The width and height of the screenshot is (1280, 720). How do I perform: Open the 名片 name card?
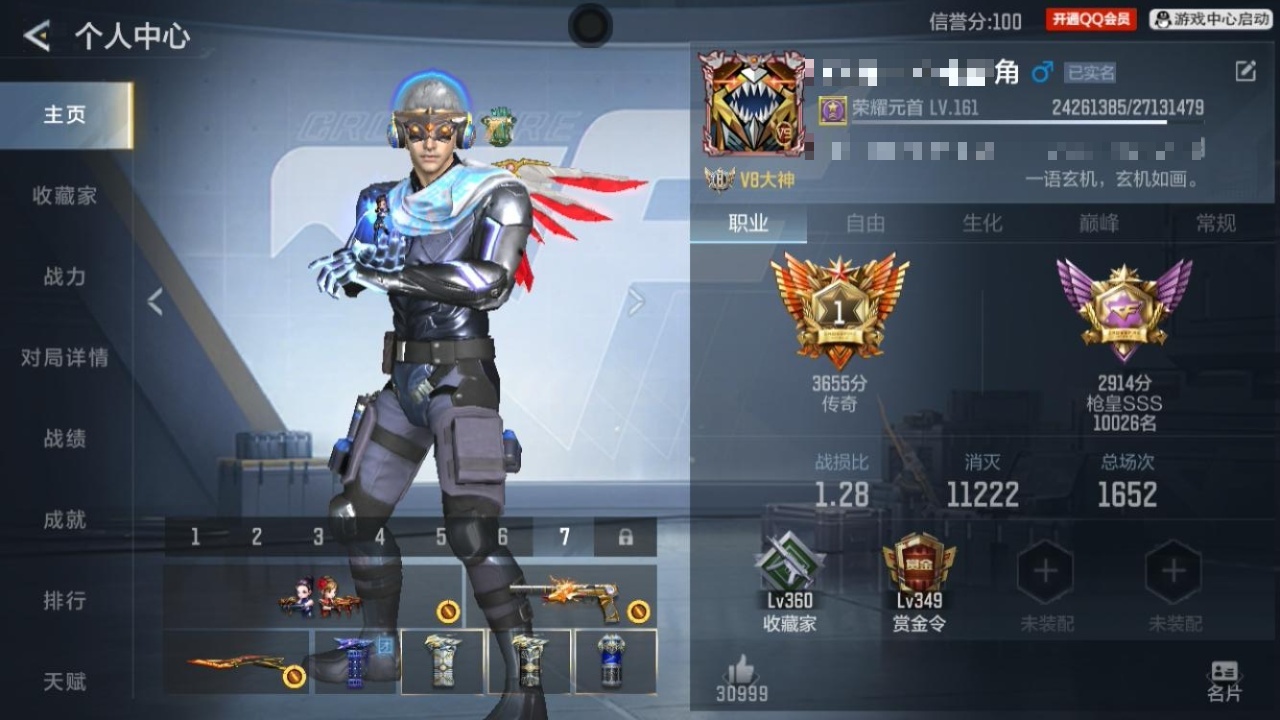(x=1224, y=680)
